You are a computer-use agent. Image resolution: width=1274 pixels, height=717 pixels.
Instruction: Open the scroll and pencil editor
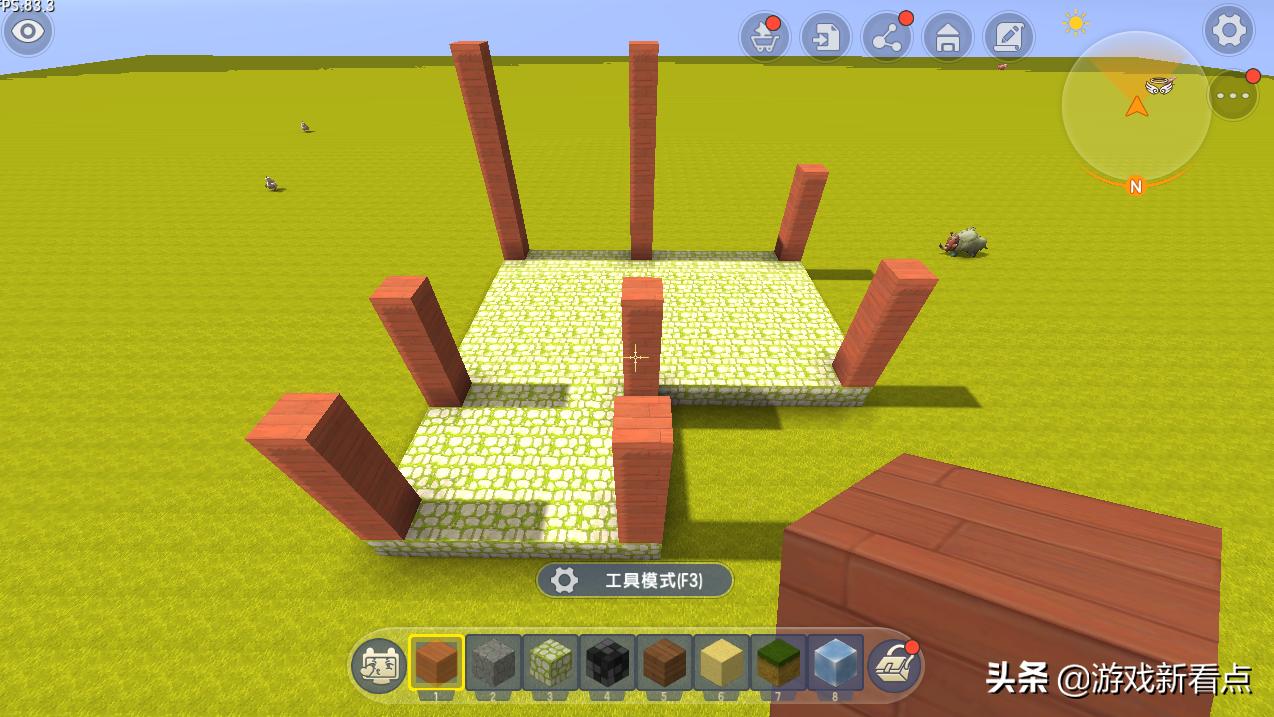point(1008,38)
